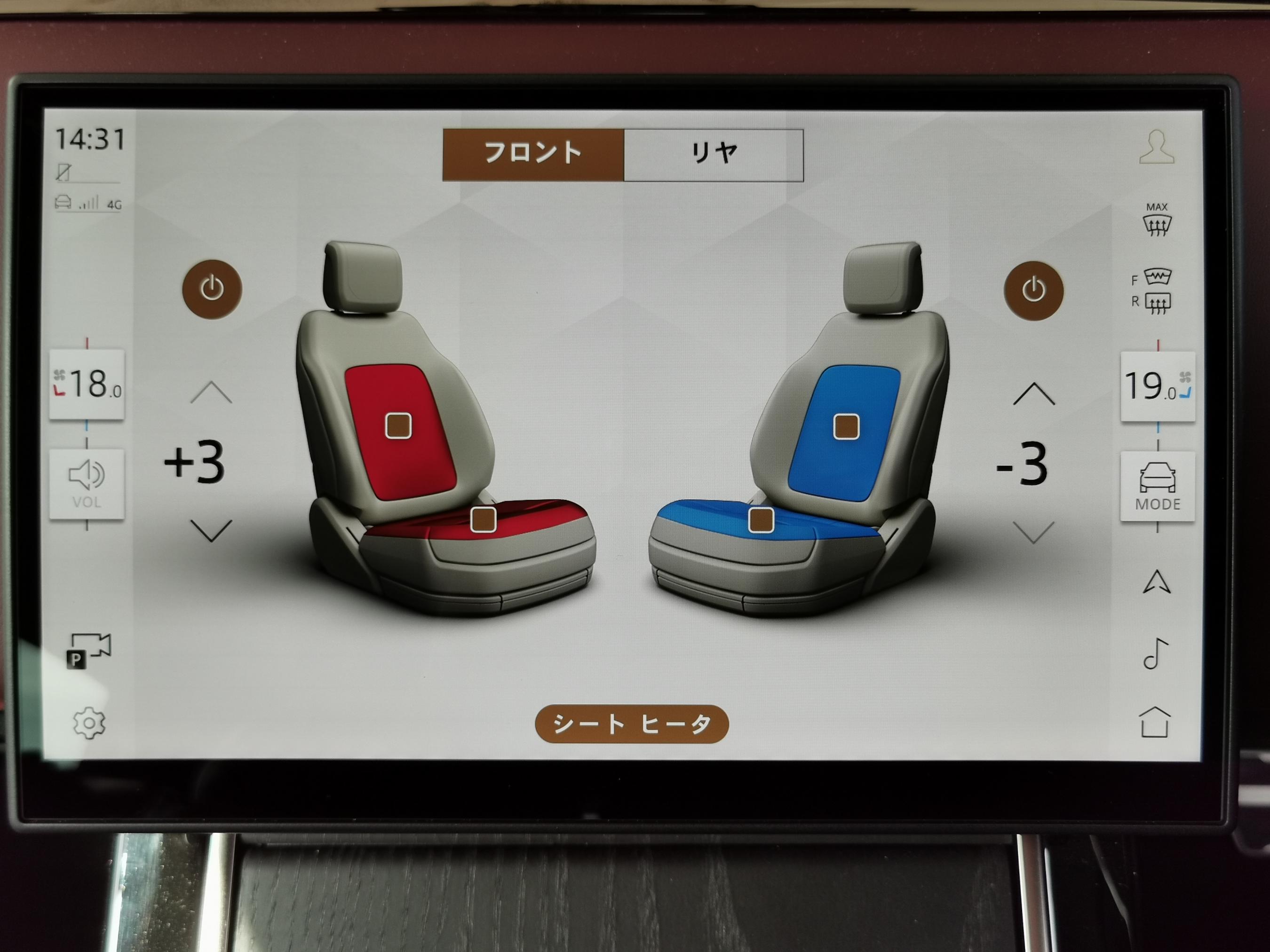Screen dimensions: 1270x952
Task: Tap the シート ヒータ seat heater button
Action: [632, 724]
